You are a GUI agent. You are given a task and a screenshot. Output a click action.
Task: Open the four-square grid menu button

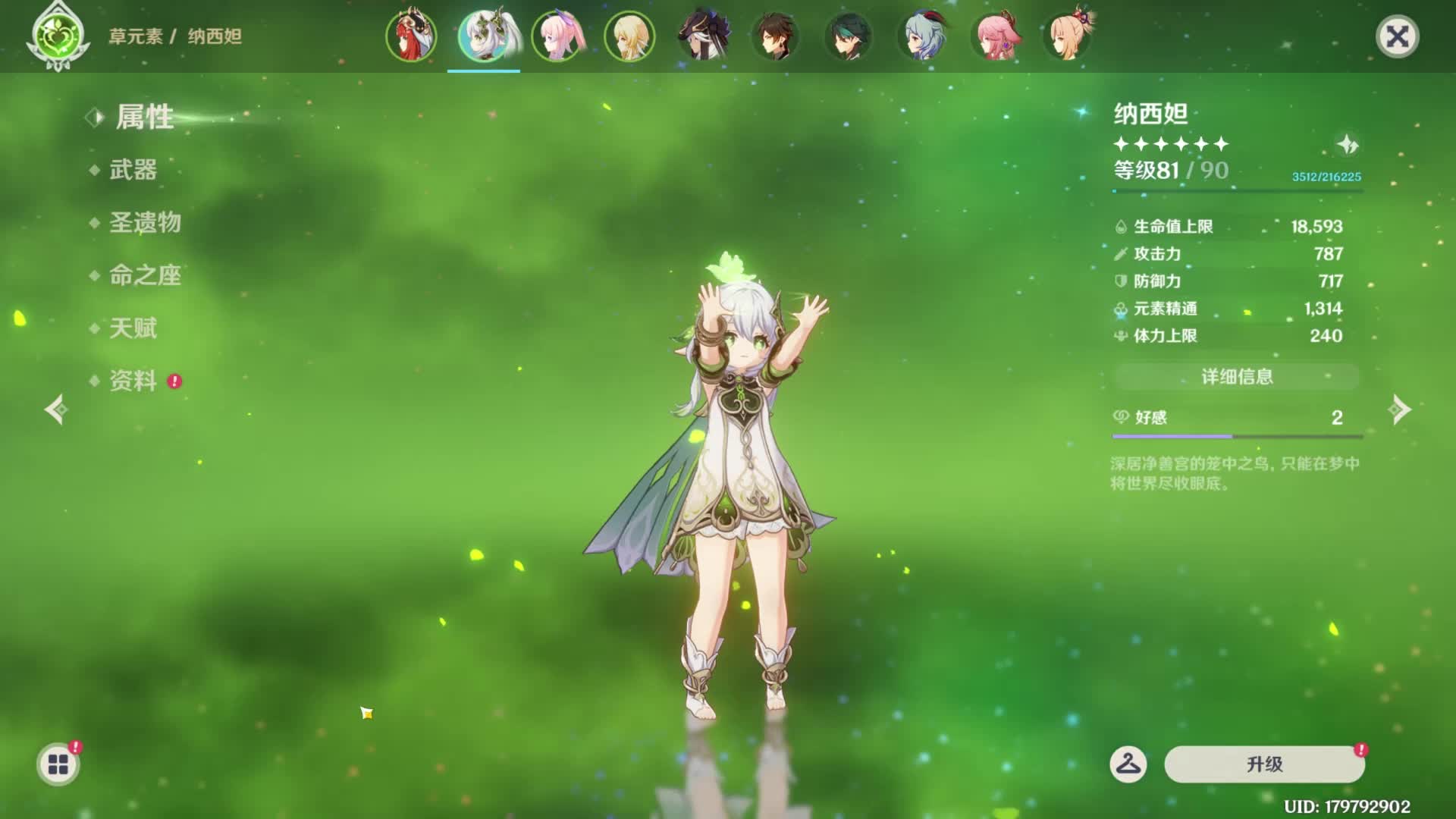click(58, 764)
